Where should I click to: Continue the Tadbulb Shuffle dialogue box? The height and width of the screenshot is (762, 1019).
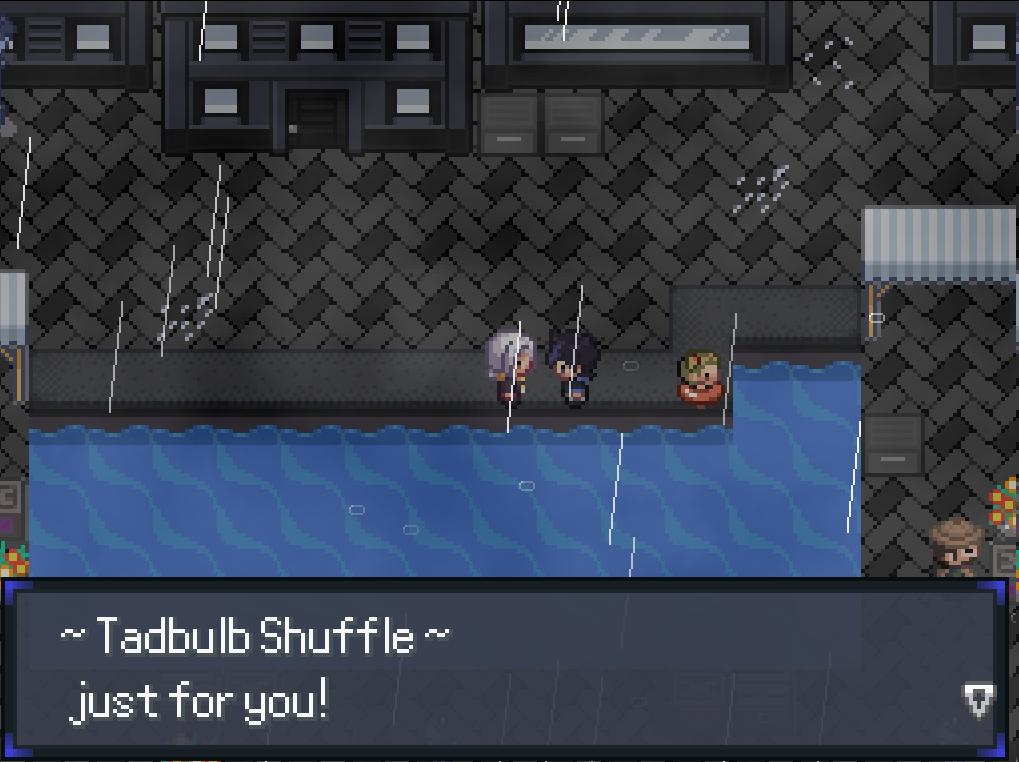pos(500,668)
